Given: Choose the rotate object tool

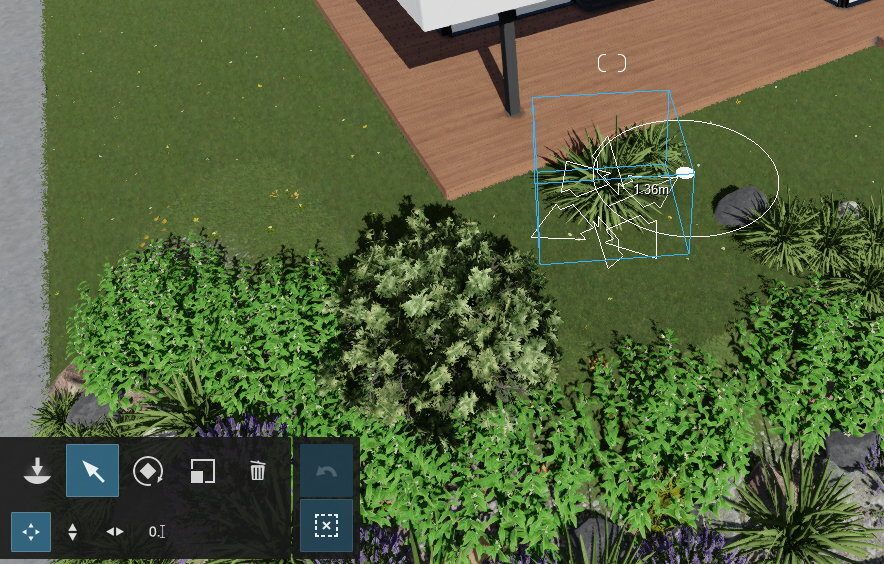Looking at the screenshot, I should (x=148, y=471).
